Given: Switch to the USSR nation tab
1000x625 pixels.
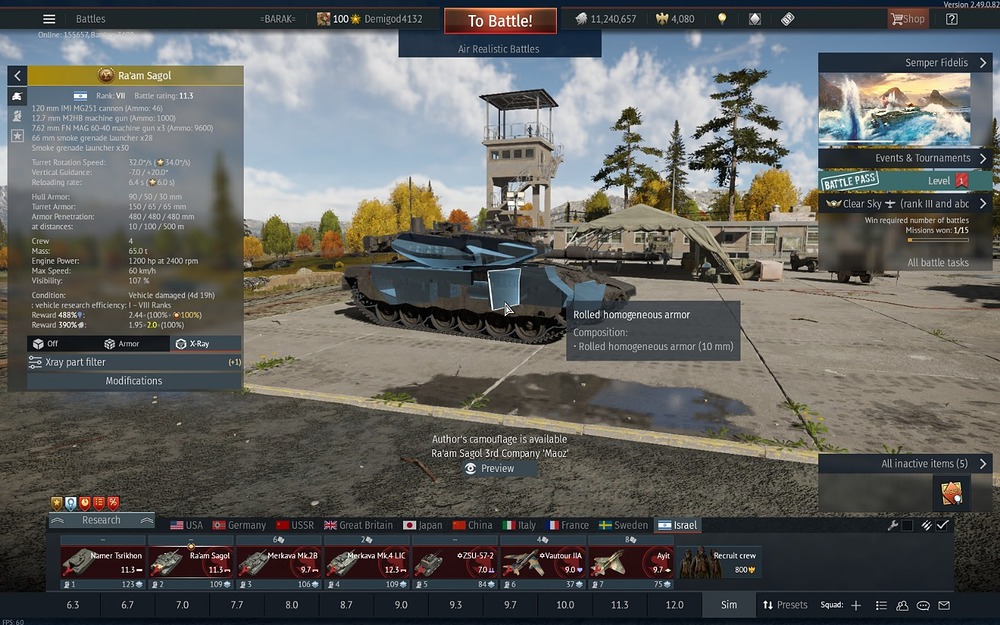Looking at the screenshot, I should (x=295, y=525).
